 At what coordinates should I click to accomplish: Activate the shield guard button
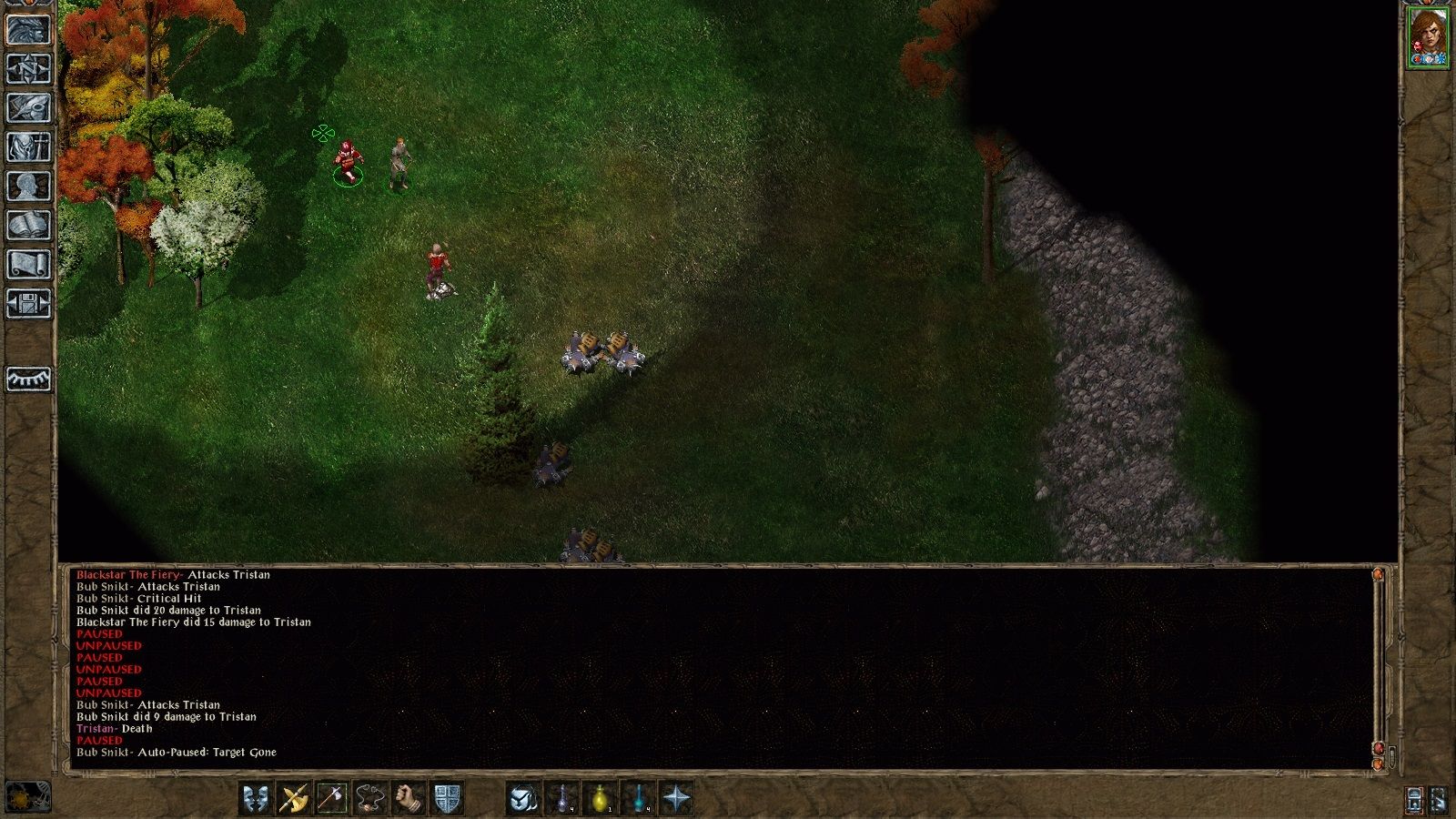447,799
